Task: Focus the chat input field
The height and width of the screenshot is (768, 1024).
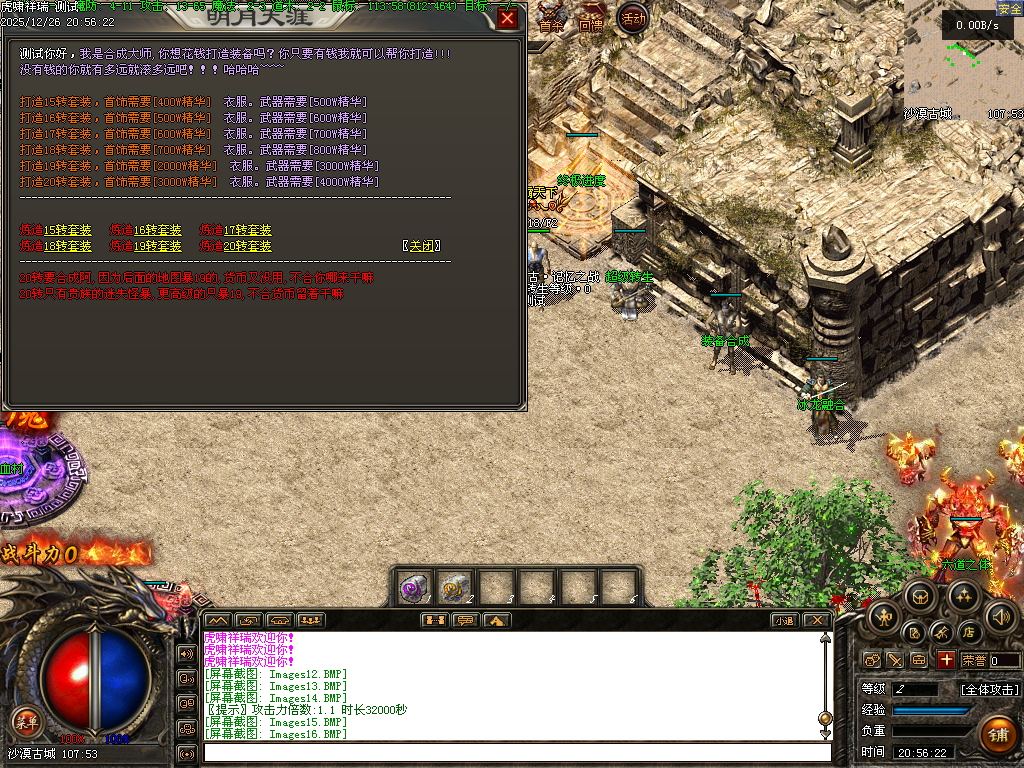Action: point(516,752)
